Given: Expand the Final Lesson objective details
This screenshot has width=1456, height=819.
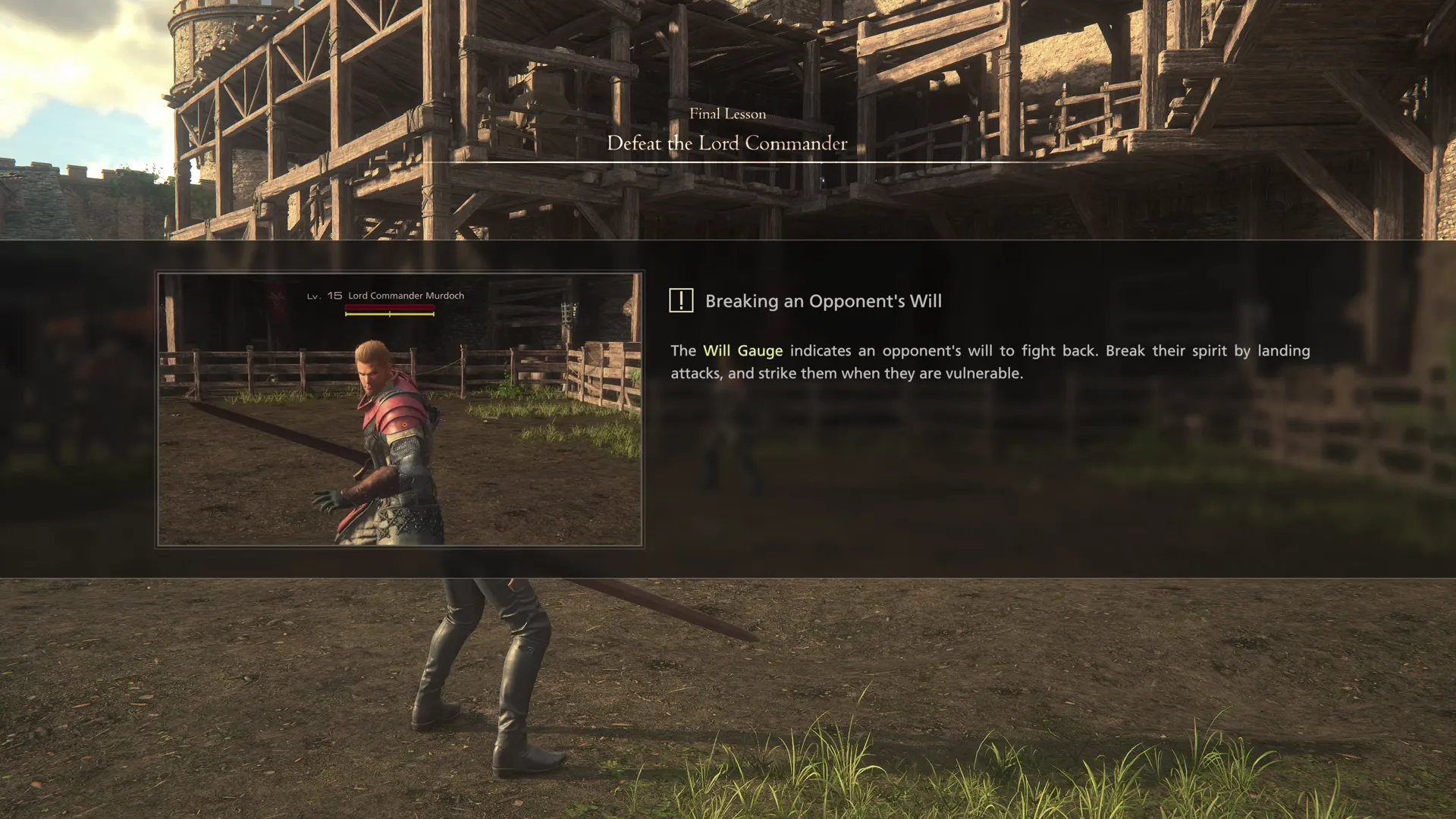Looking at the screenshot, I should point(727,114).
